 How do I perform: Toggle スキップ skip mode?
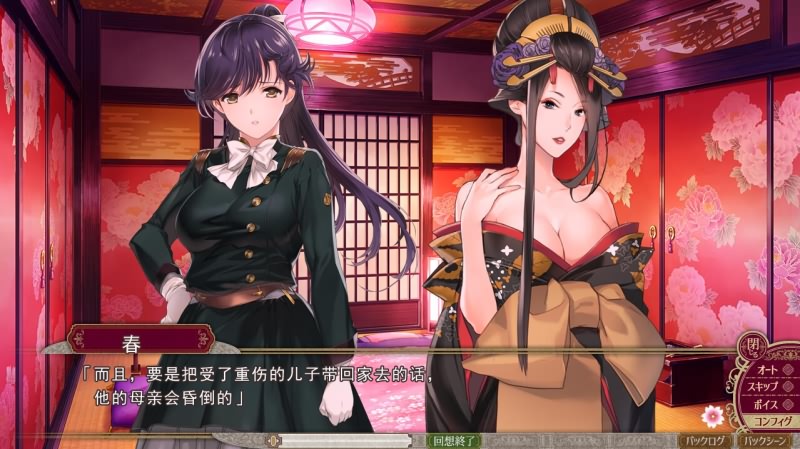pos(767,387)
